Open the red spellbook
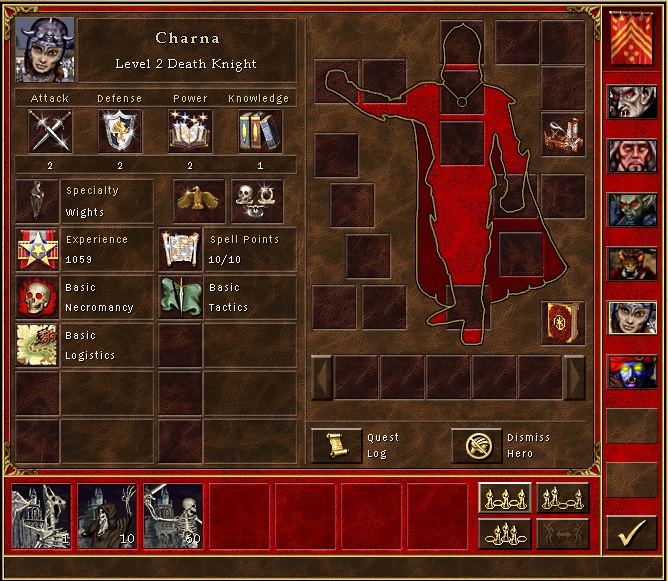This screenshot has width=668, height=581. (x=563, y=323)
